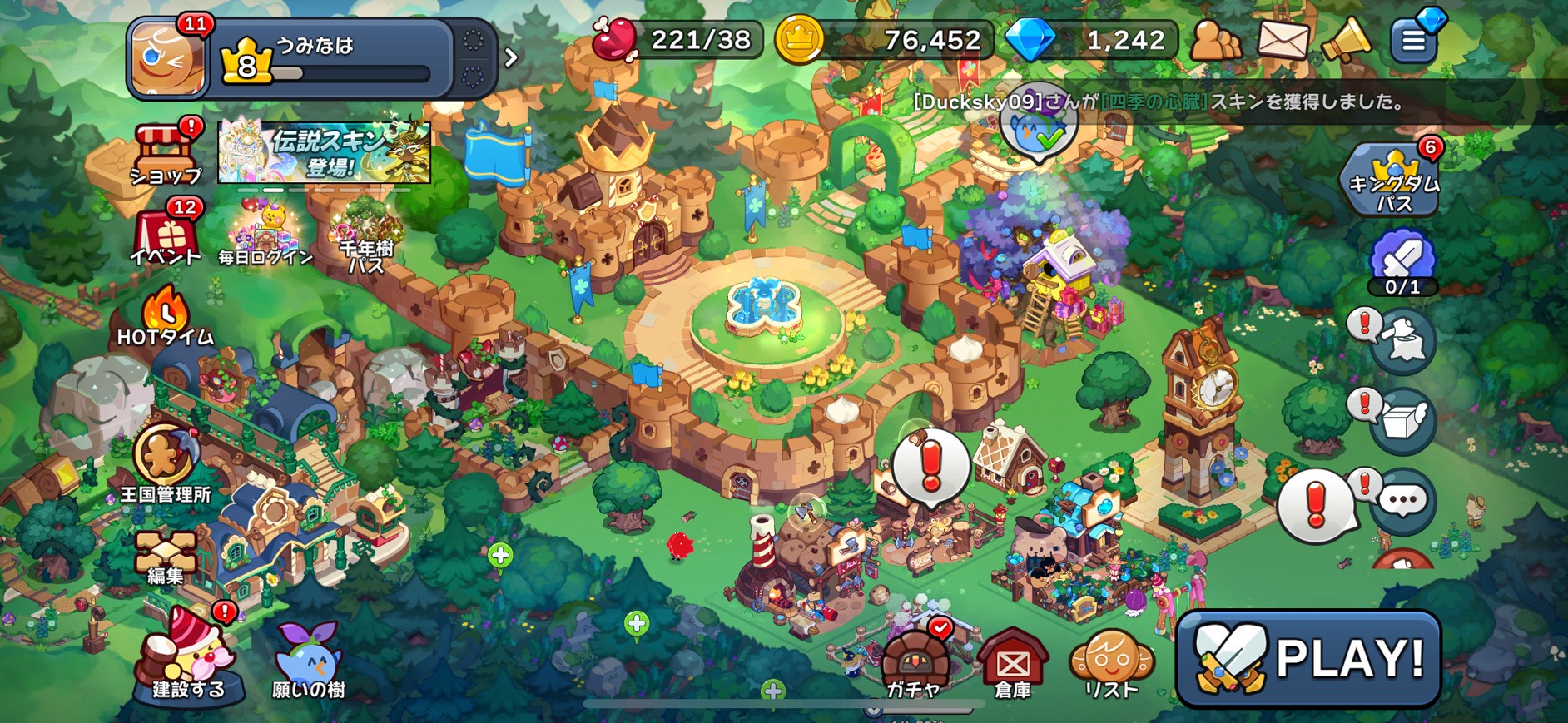Open the 千年樹パス
This screenshot has width=1568, height=723.
point(366,241)
